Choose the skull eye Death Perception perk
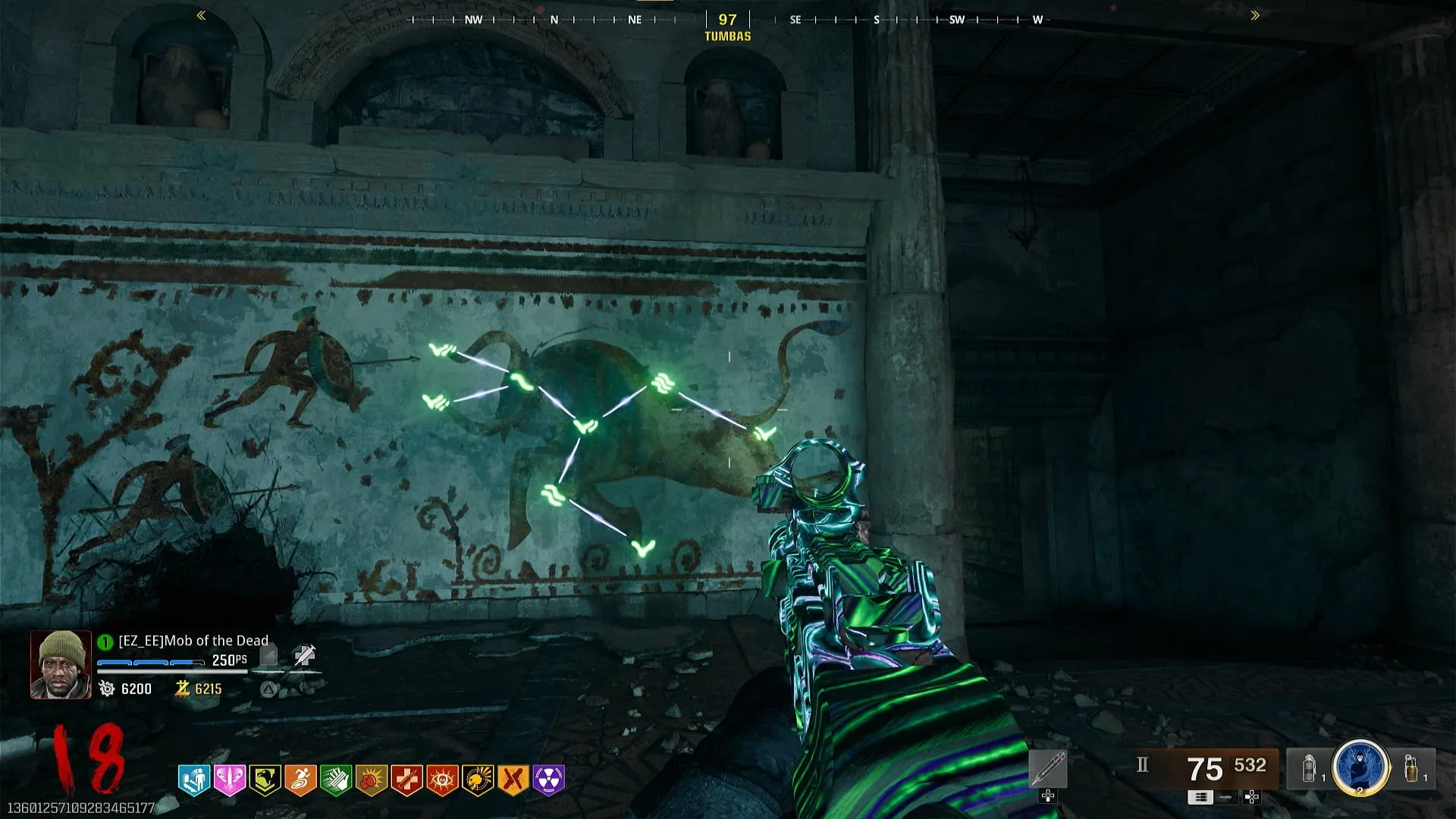 point(442,779)
